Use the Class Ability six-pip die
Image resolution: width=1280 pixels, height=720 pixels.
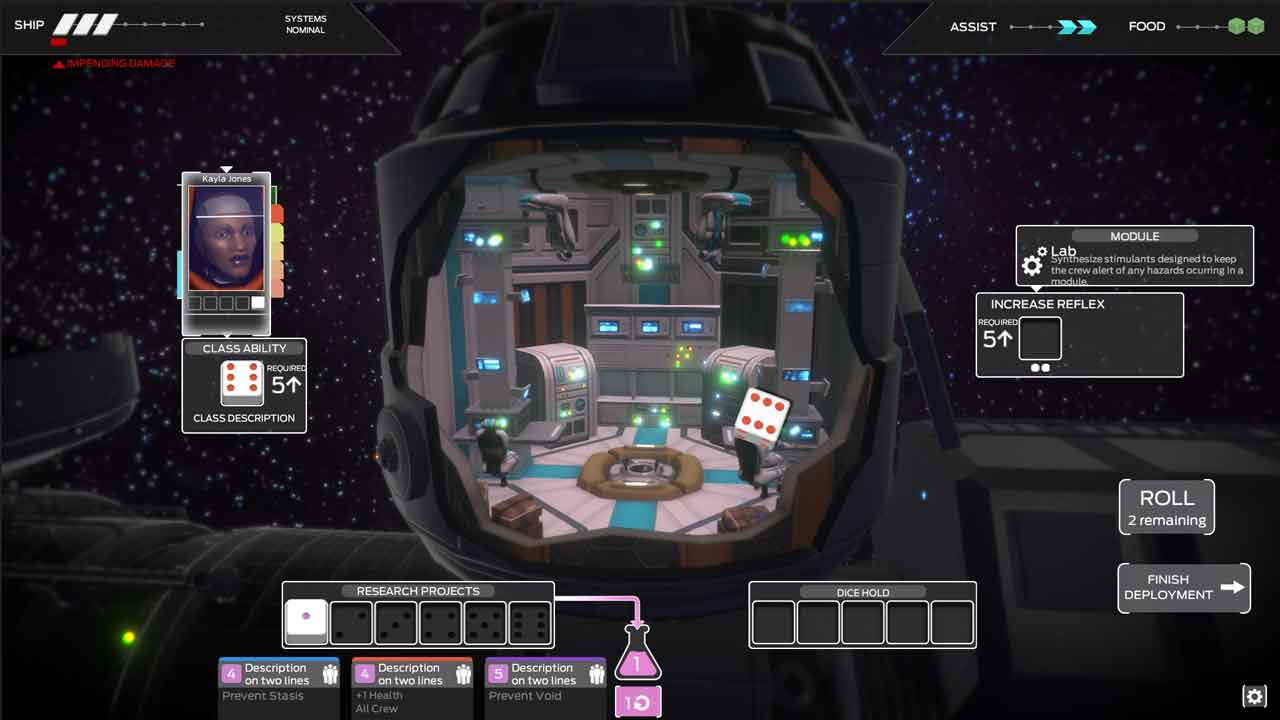point(242,383)
